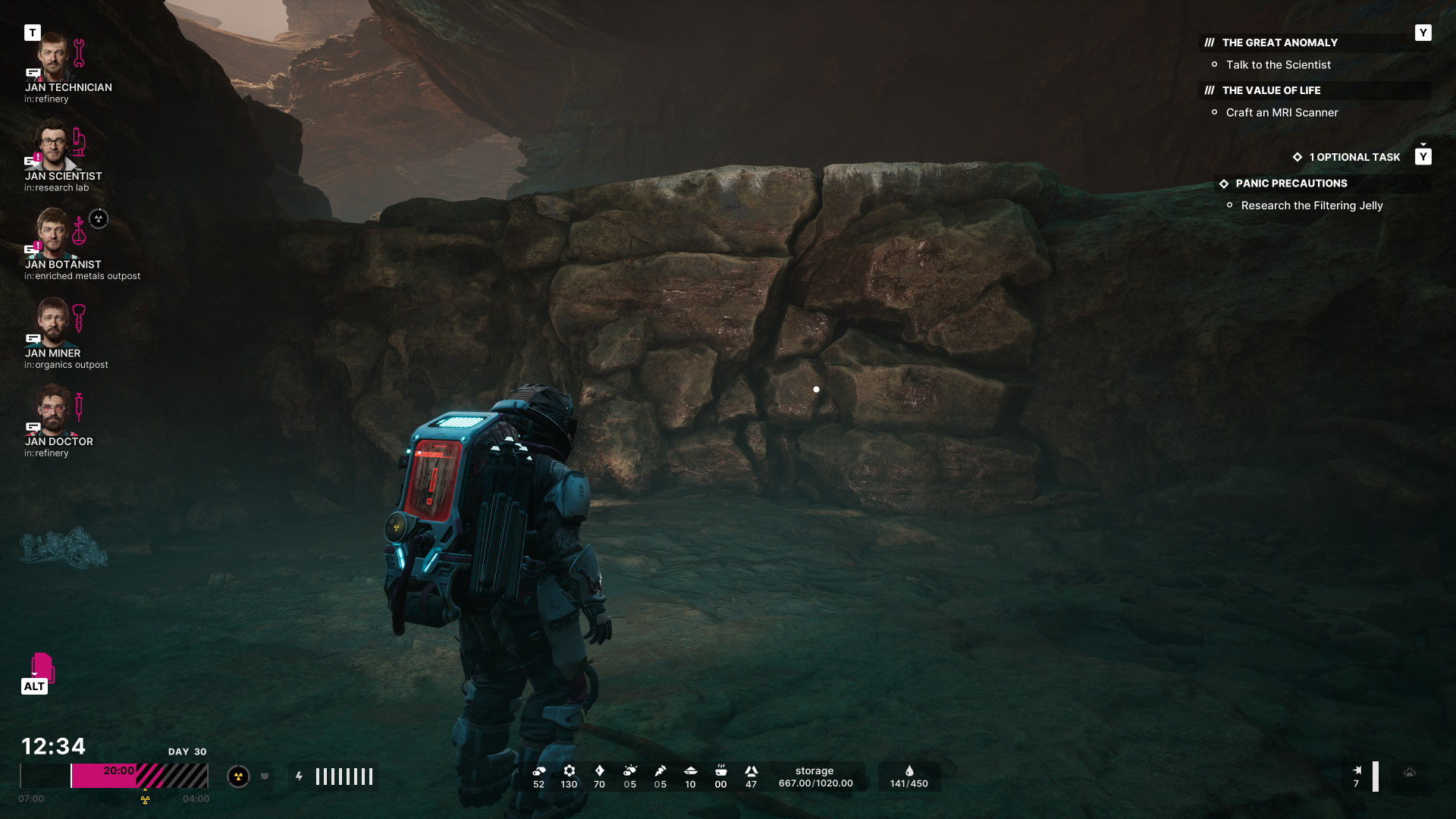Open The Great Anomaly objective
This screenshot has height=819, width=1456.
1279,43
